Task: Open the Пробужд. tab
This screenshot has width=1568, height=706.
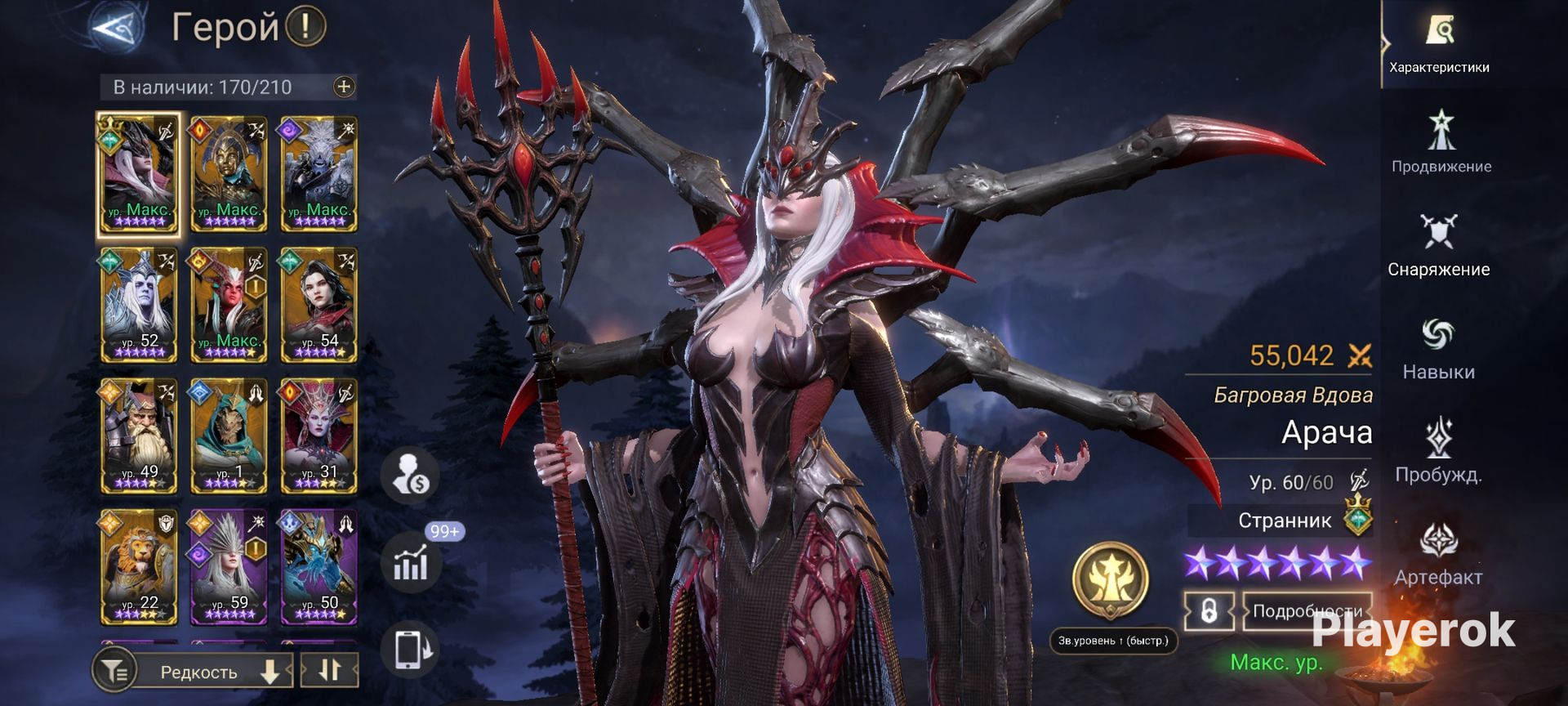Action: (x=1438, y=451)
